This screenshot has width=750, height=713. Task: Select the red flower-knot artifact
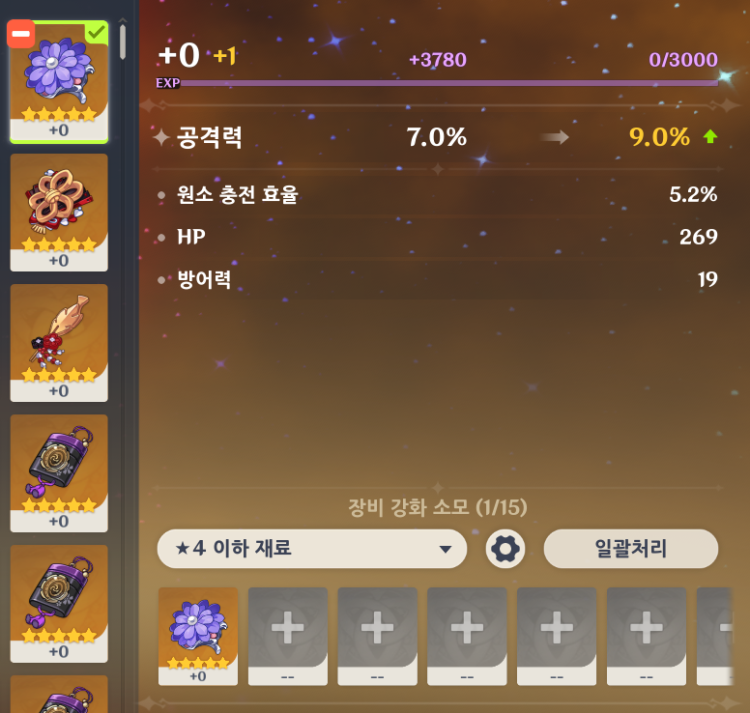(x=59, y=211)
